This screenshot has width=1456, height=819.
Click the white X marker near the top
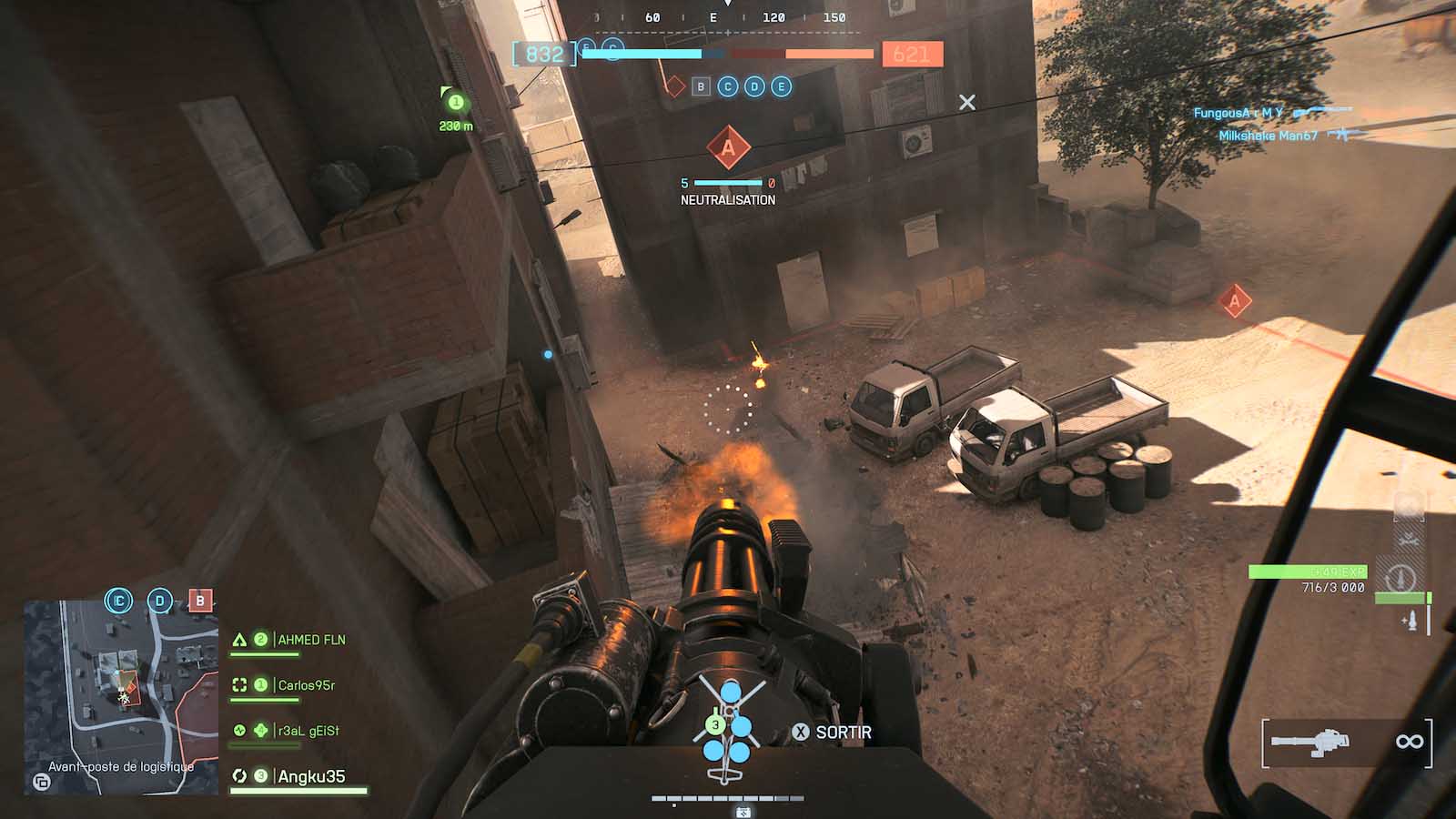[x=967, y=103]
